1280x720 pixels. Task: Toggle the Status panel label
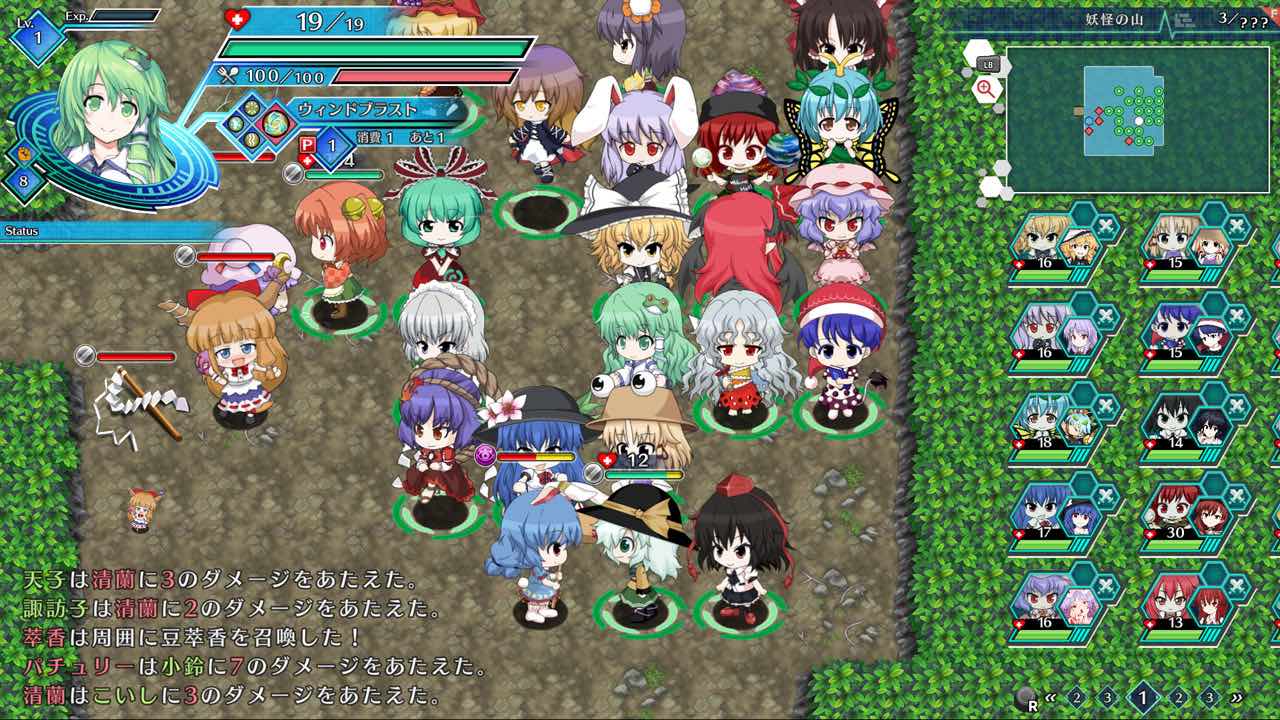coord(22,232)
